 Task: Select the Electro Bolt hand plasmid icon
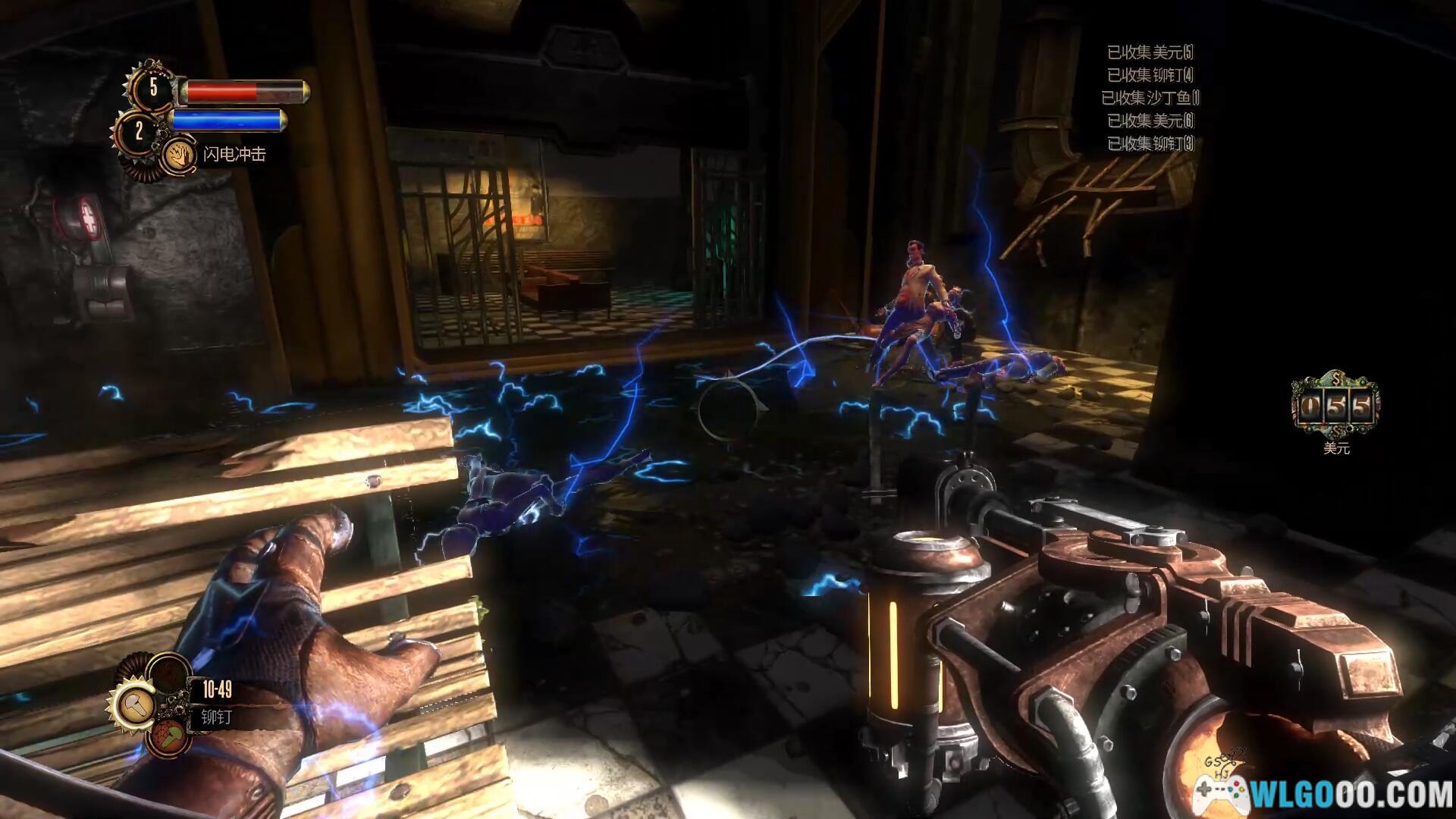point(179,155)
